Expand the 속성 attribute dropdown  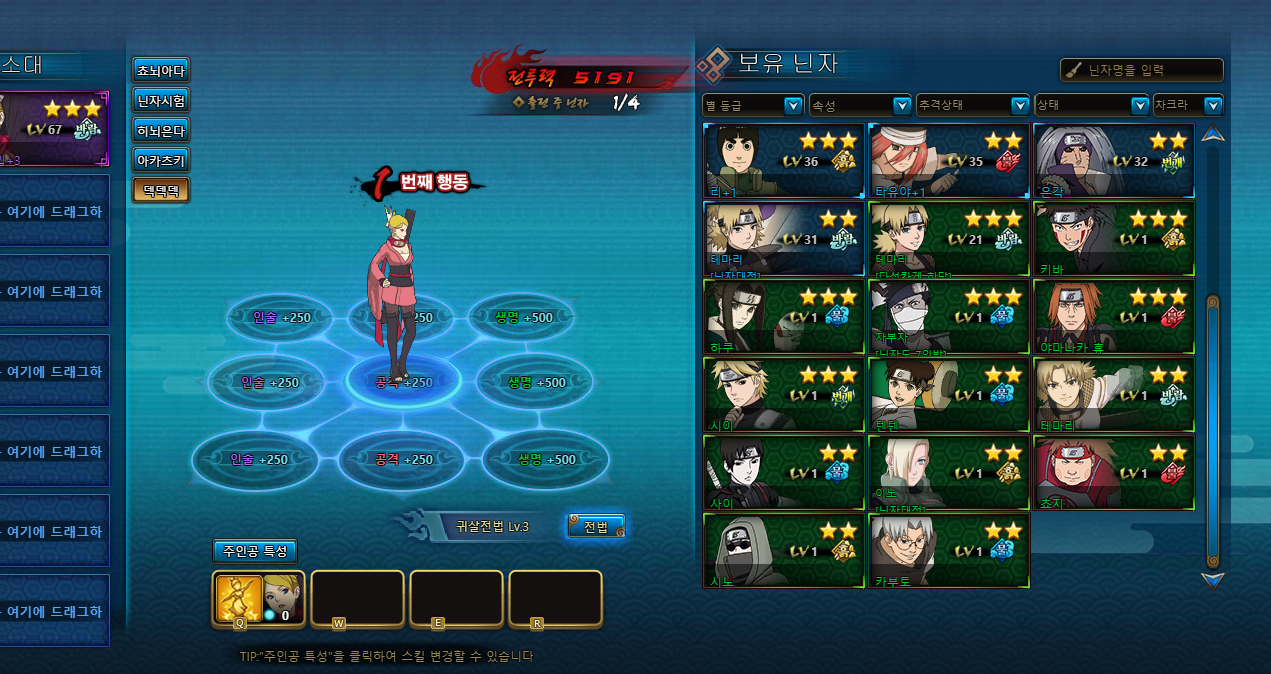click(x=860, y=105)
